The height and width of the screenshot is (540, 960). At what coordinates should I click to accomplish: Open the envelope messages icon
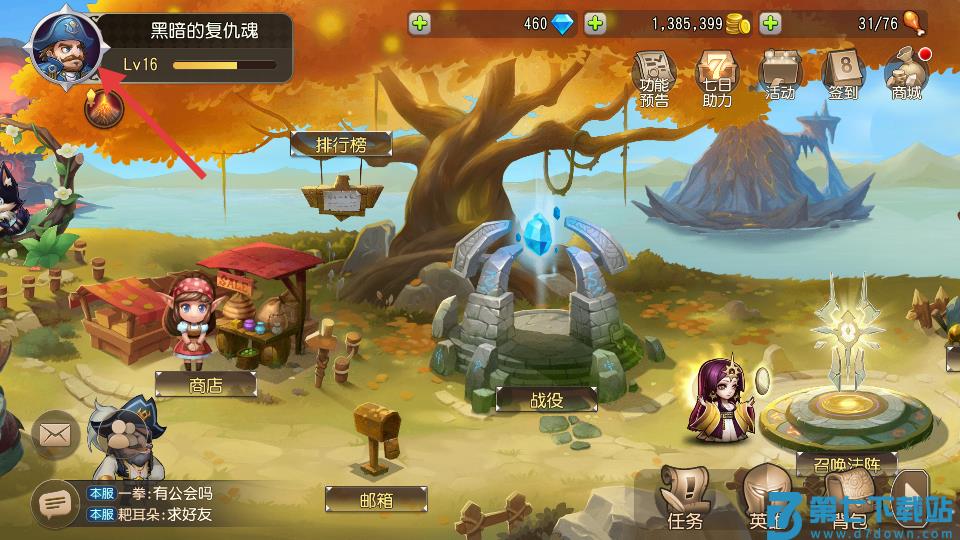pos(55,435)
